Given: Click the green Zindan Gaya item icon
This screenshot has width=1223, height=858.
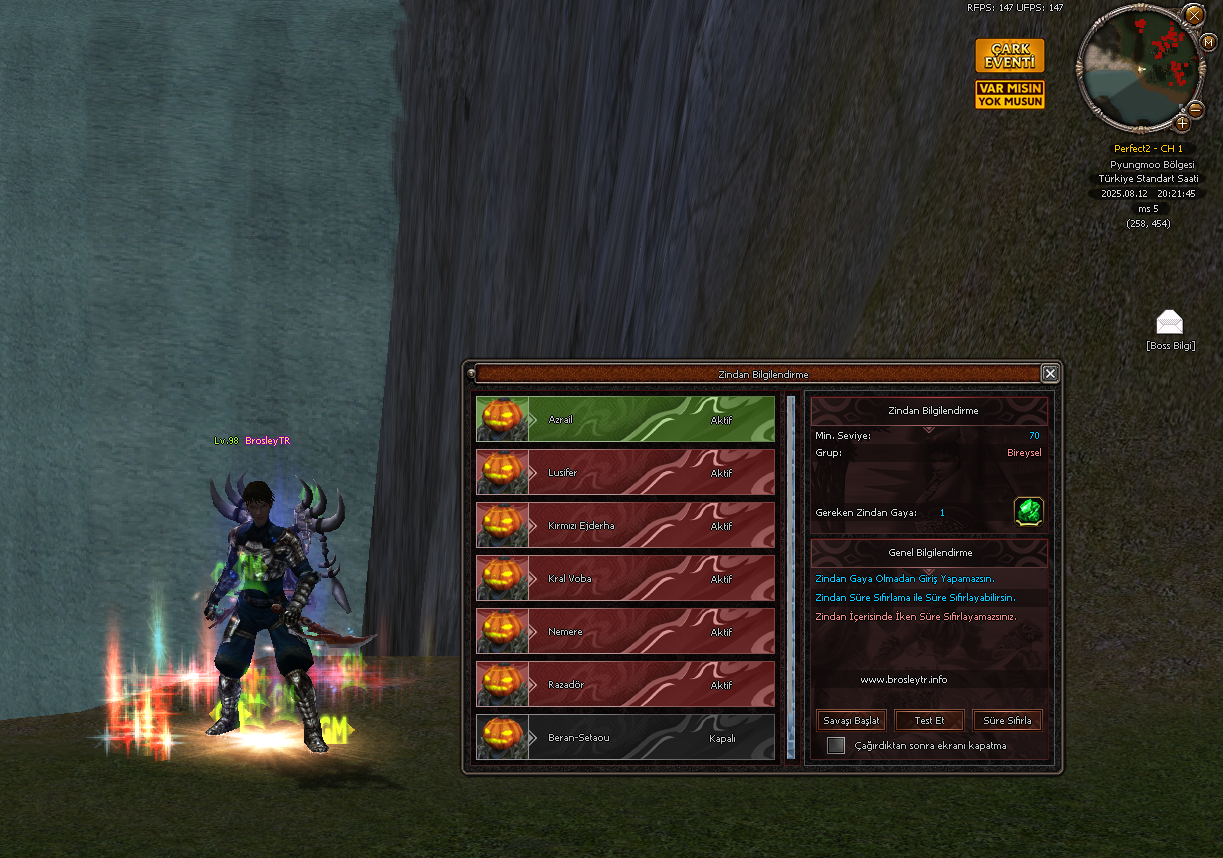Looking at the screenshot, I should click(1028, 511).
